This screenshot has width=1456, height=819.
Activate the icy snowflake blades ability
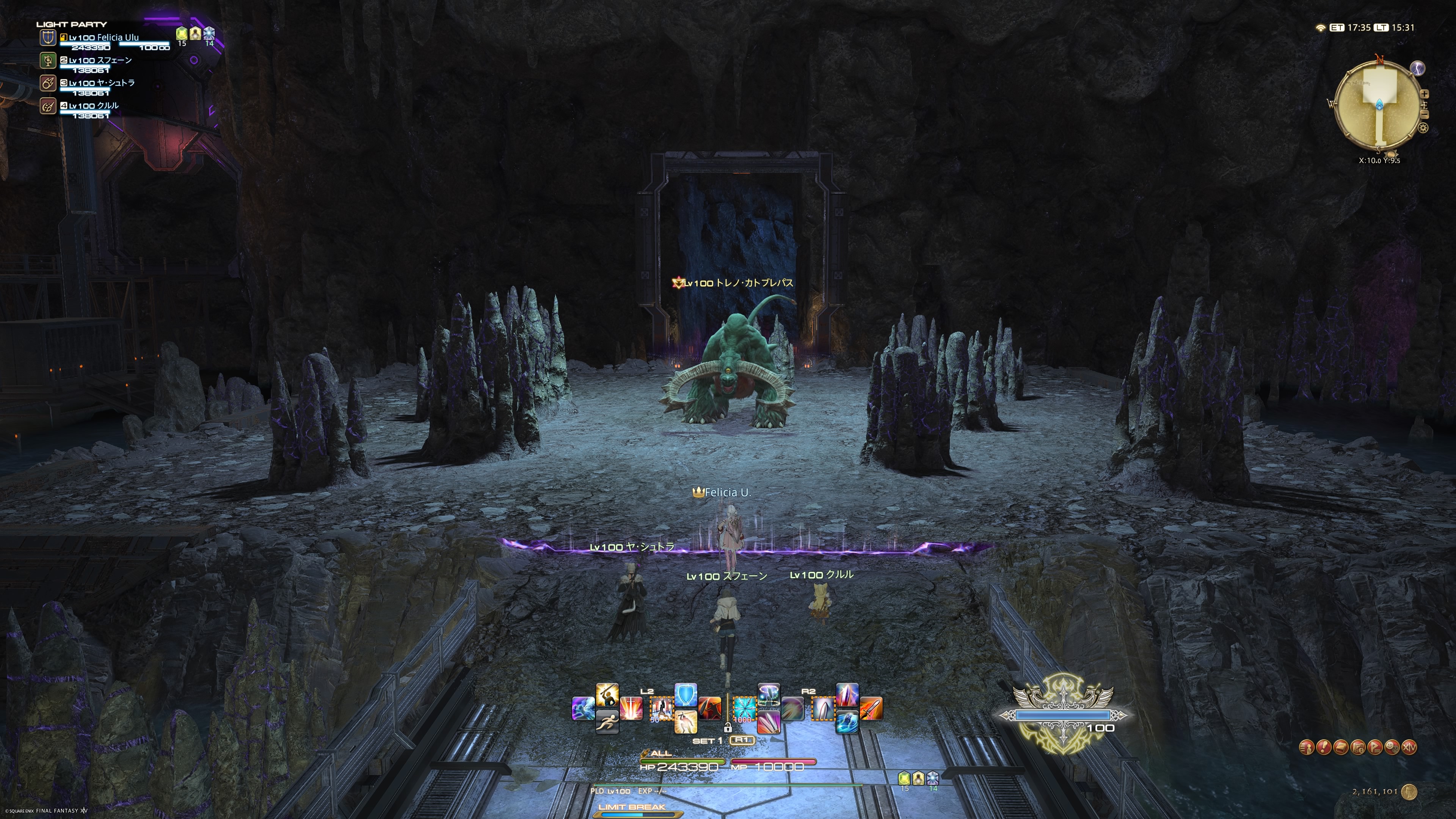pyautogui.click(x=744, y=708)
